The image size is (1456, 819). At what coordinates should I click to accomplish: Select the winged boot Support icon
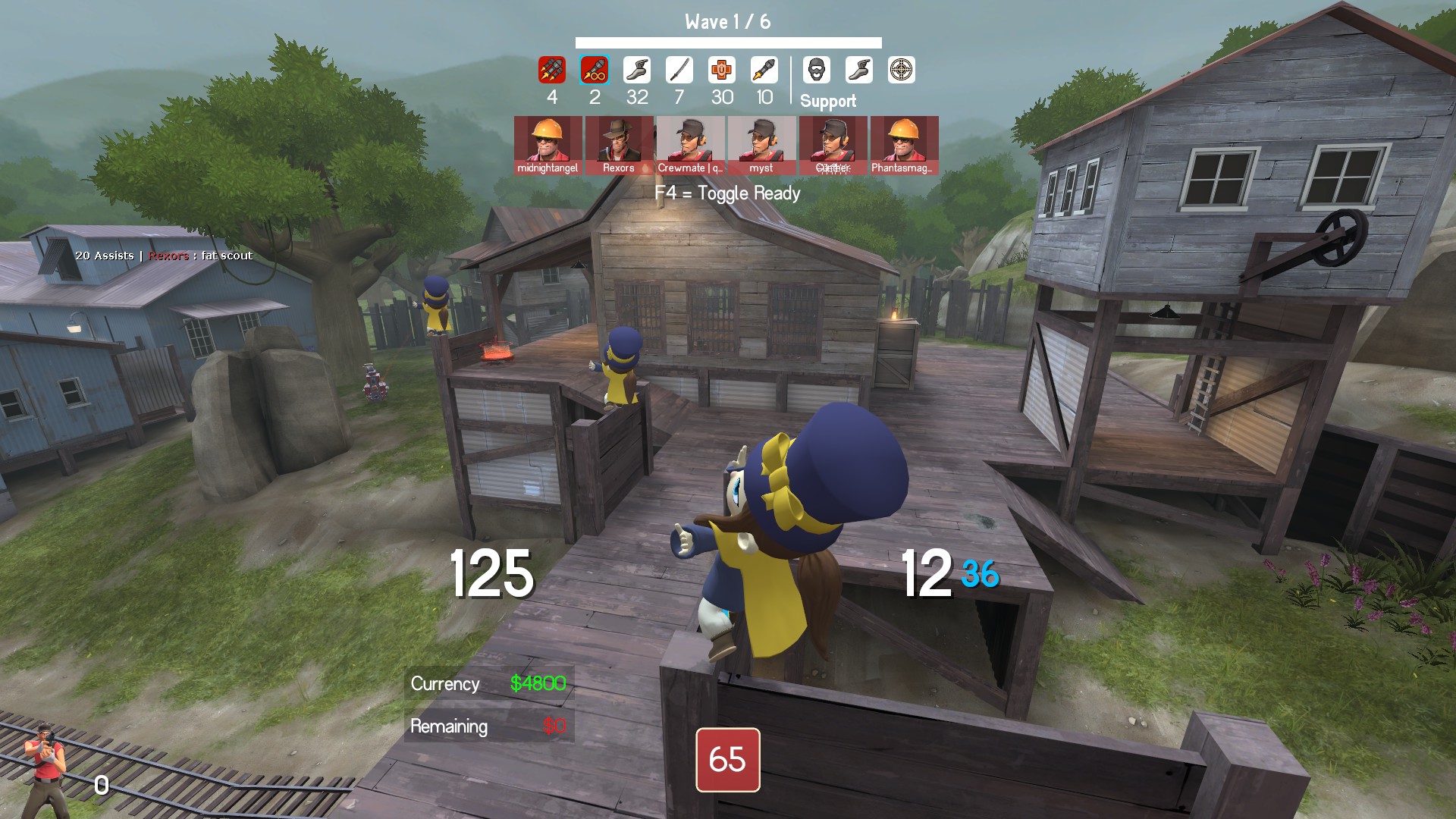coord(859,70)
